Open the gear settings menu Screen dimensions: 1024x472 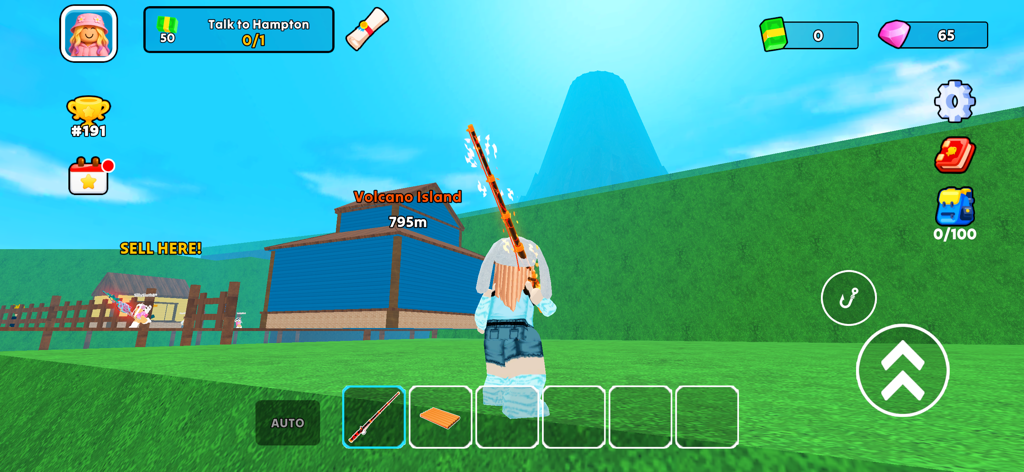point(954,101)
